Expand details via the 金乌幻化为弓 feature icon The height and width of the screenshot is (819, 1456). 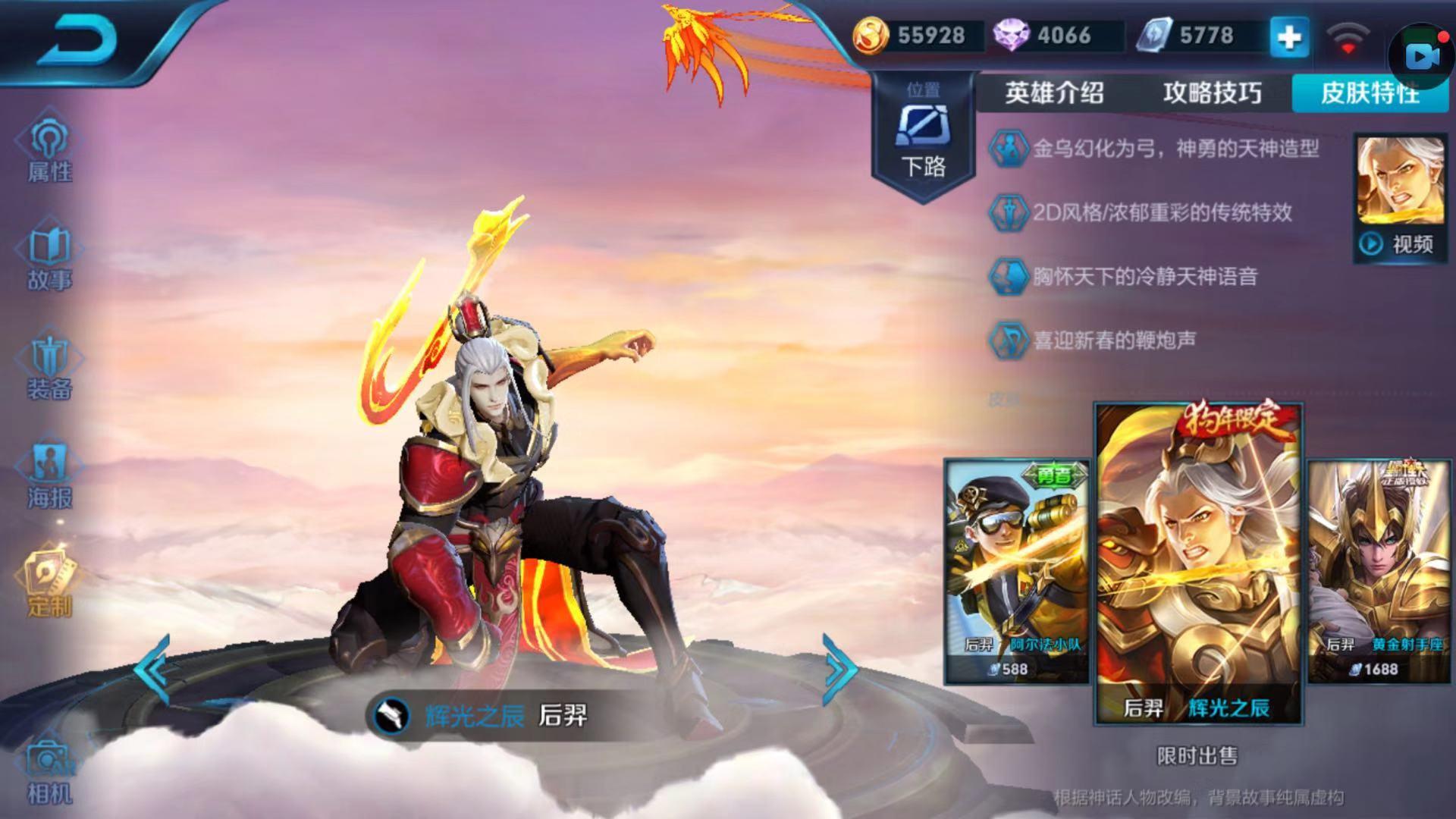tap(1010, 149)
